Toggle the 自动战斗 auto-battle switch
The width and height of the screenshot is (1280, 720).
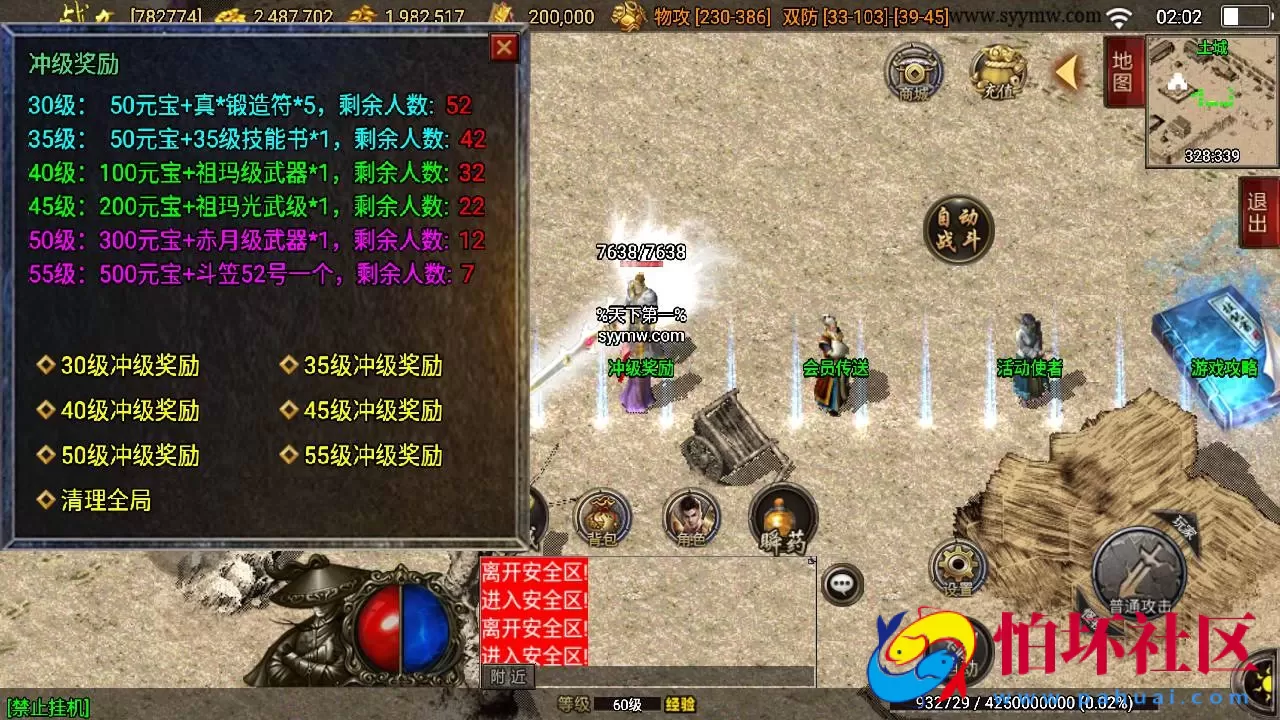(x=958, y=230)
